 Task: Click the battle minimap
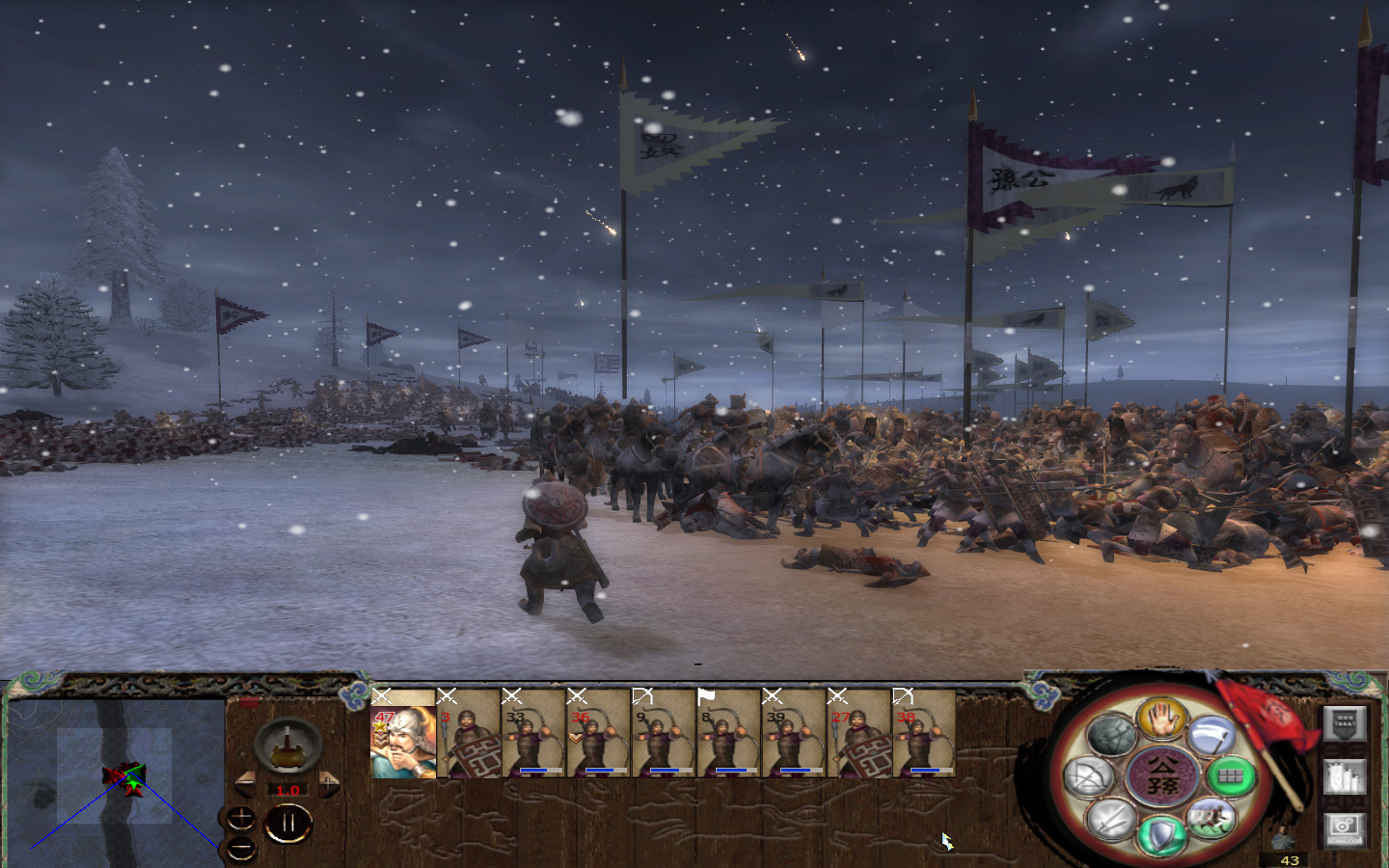[116, 776]
